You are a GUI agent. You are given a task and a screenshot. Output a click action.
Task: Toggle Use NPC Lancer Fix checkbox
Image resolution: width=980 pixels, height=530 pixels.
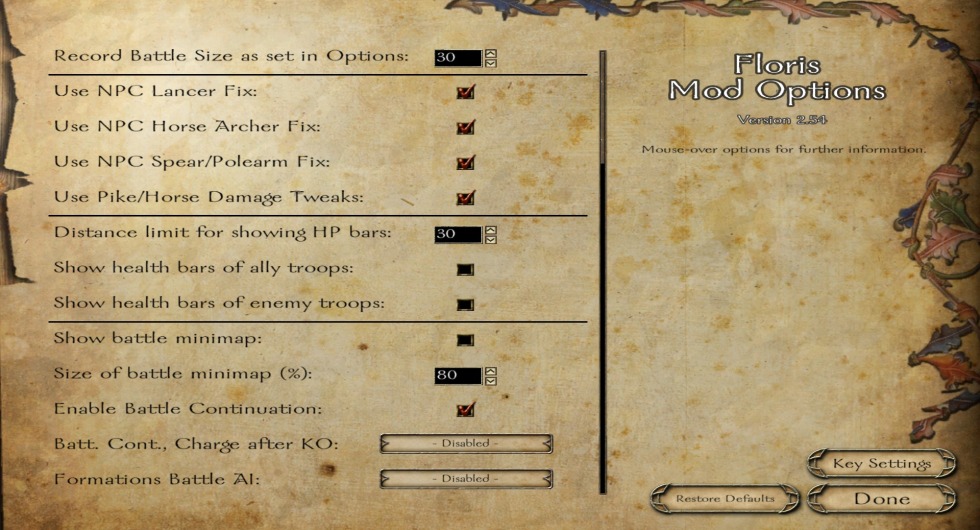click(x=465, y=92)
